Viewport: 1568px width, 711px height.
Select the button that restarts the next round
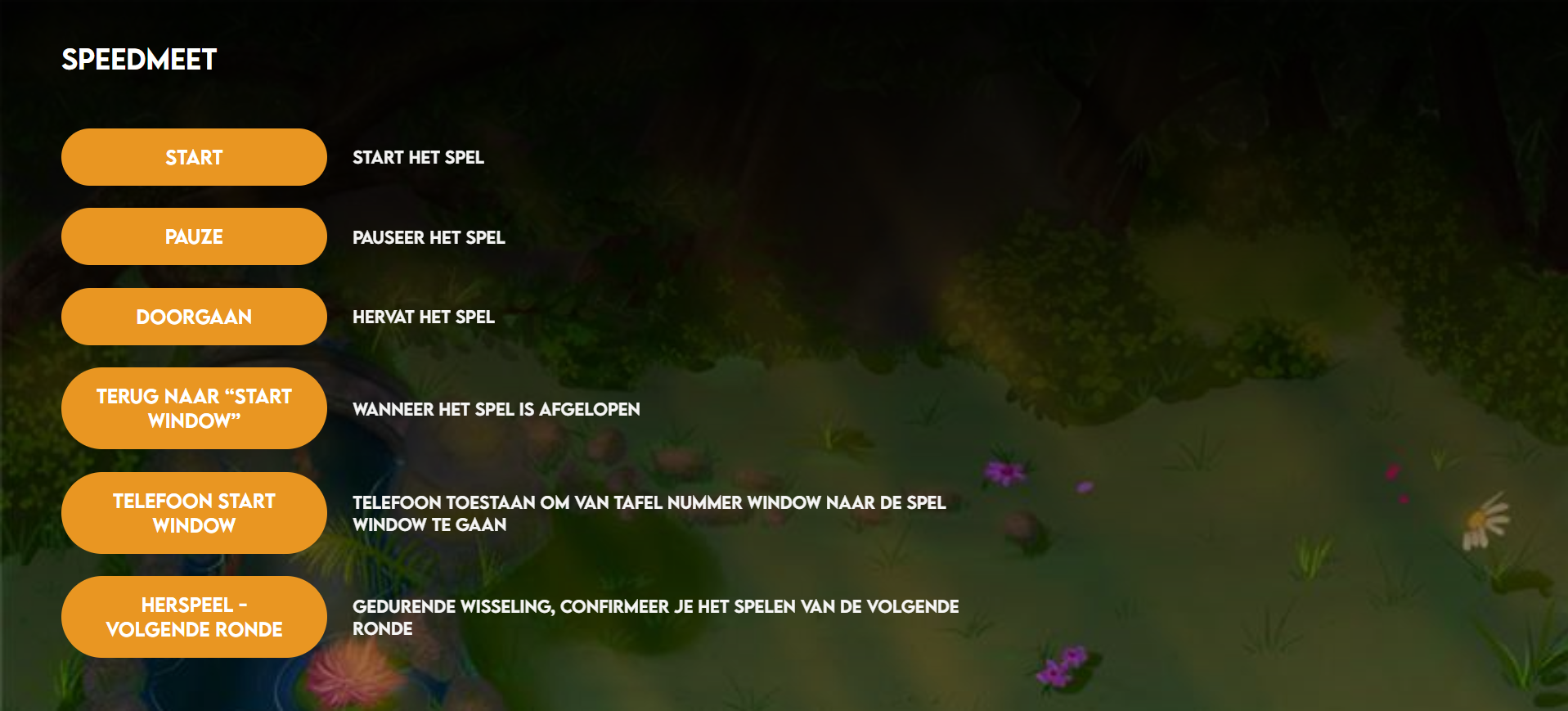(x=193, y=616)
